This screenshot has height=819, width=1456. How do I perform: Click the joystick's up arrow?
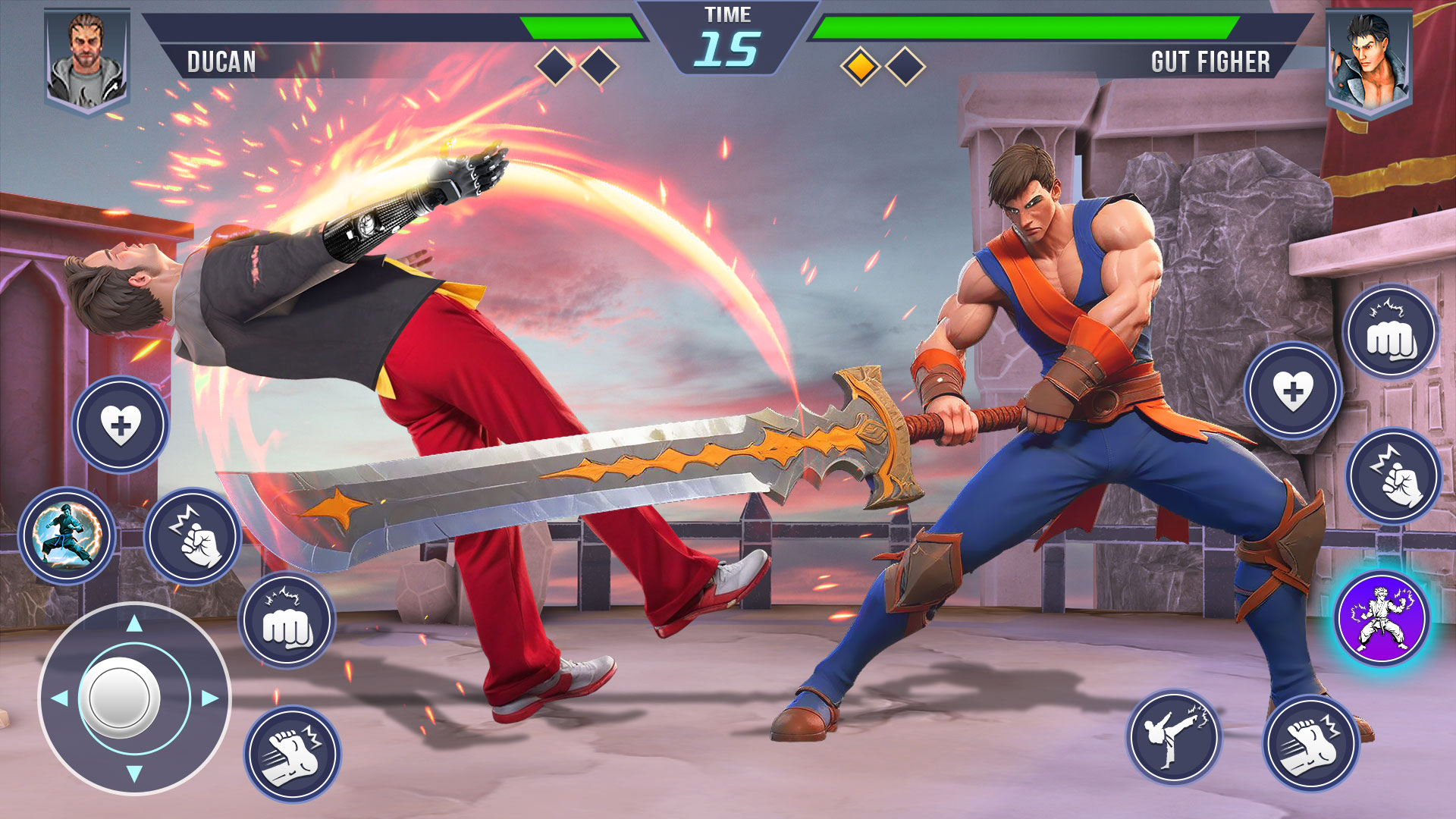tap(134, 624)
